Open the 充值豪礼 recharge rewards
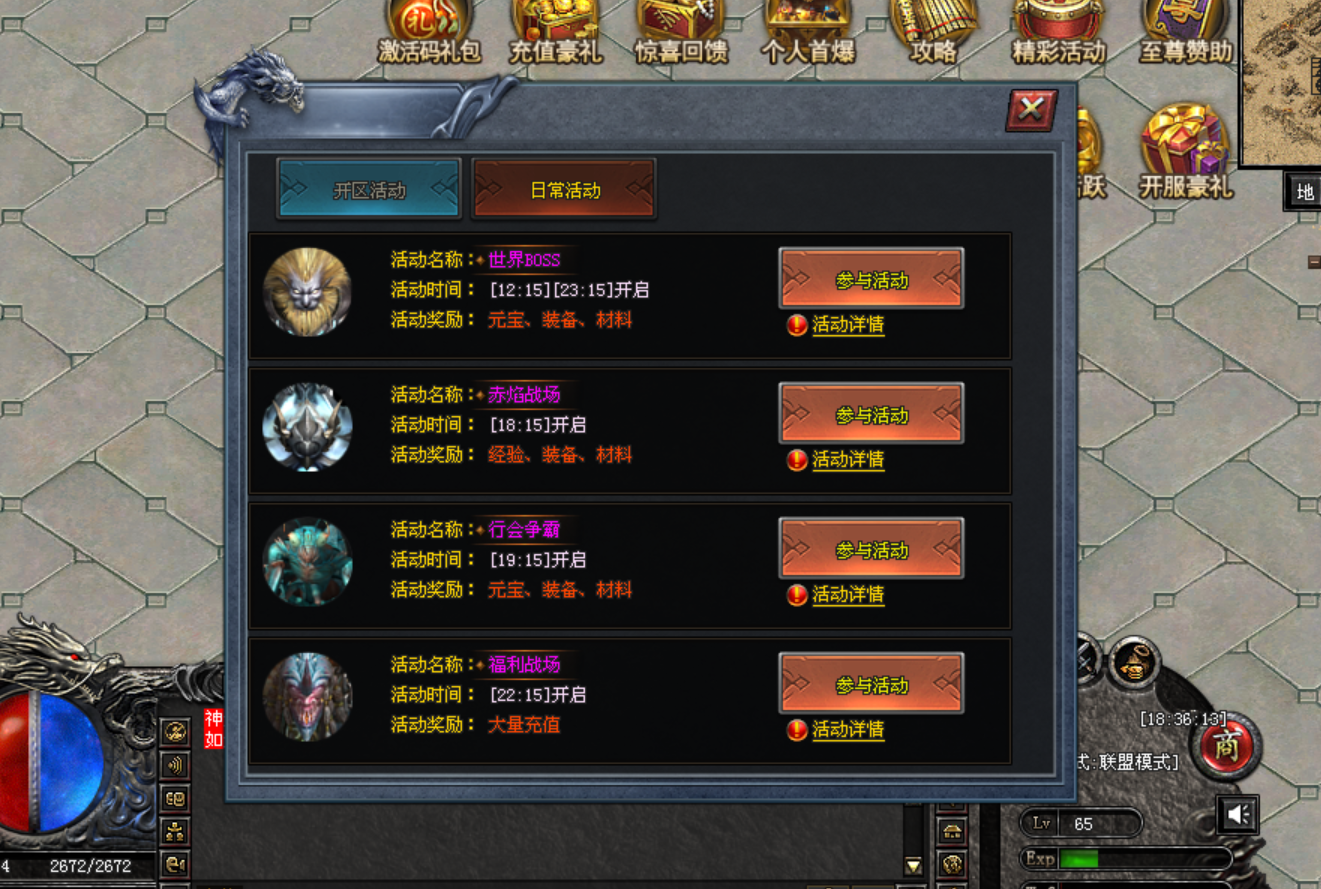The width and height of the screenshot is (1321, 889). point(556,30)
